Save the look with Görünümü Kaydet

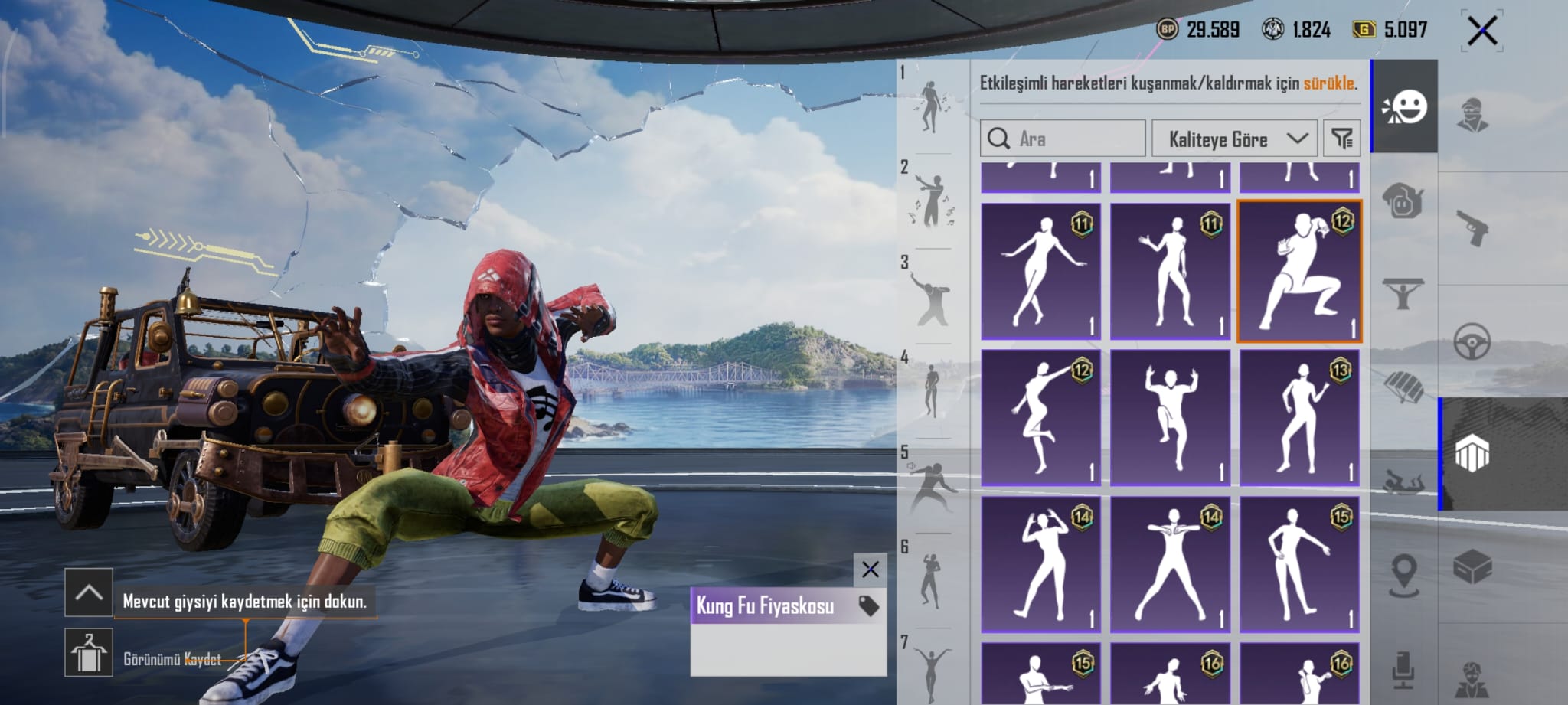pyautogui.click(x=89, y=652)
